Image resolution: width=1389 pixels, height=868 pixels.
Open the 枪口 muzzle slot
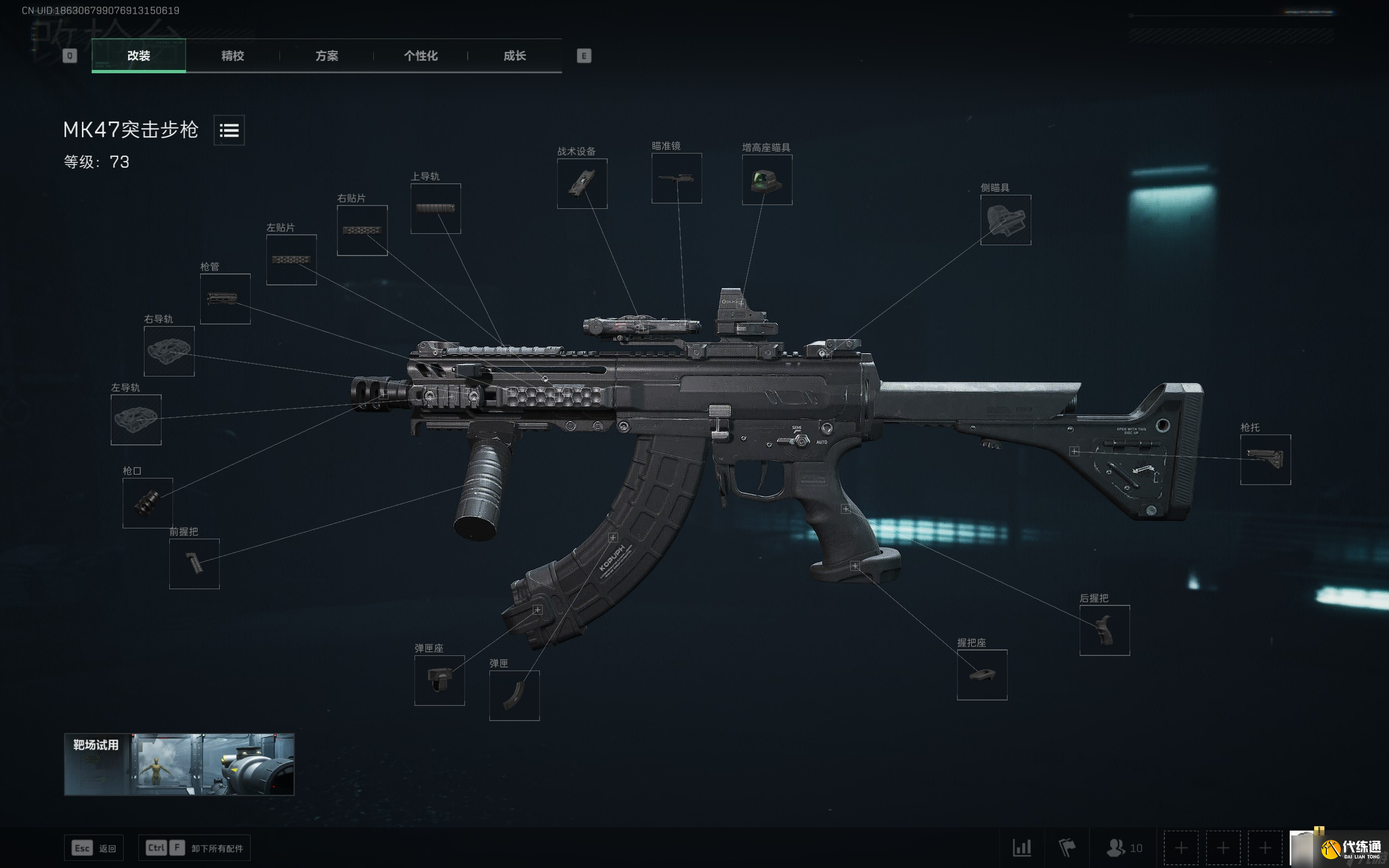pos(148,503)
